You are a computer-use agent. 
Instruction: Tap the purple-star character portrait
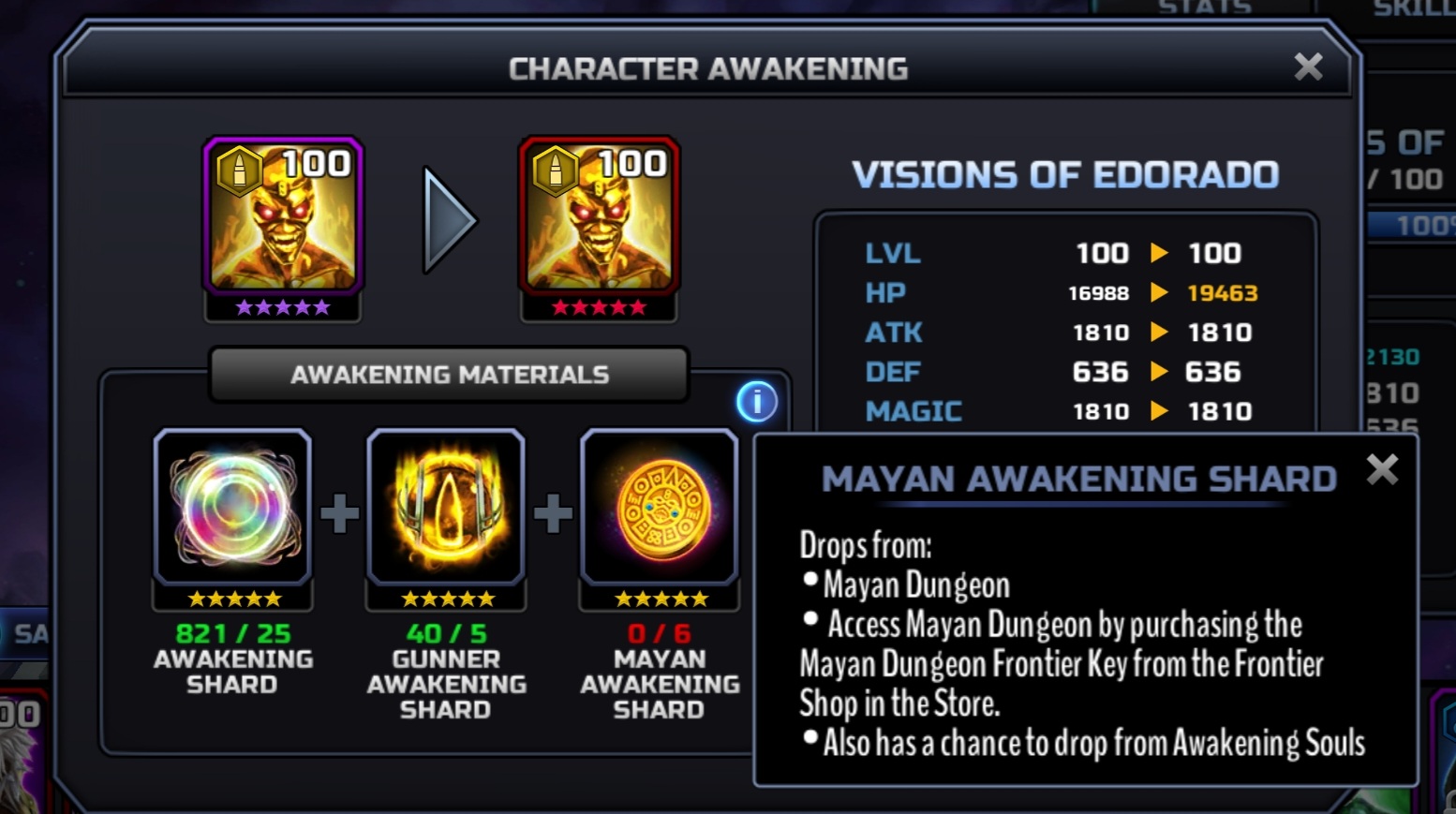[x=283, y=218]
